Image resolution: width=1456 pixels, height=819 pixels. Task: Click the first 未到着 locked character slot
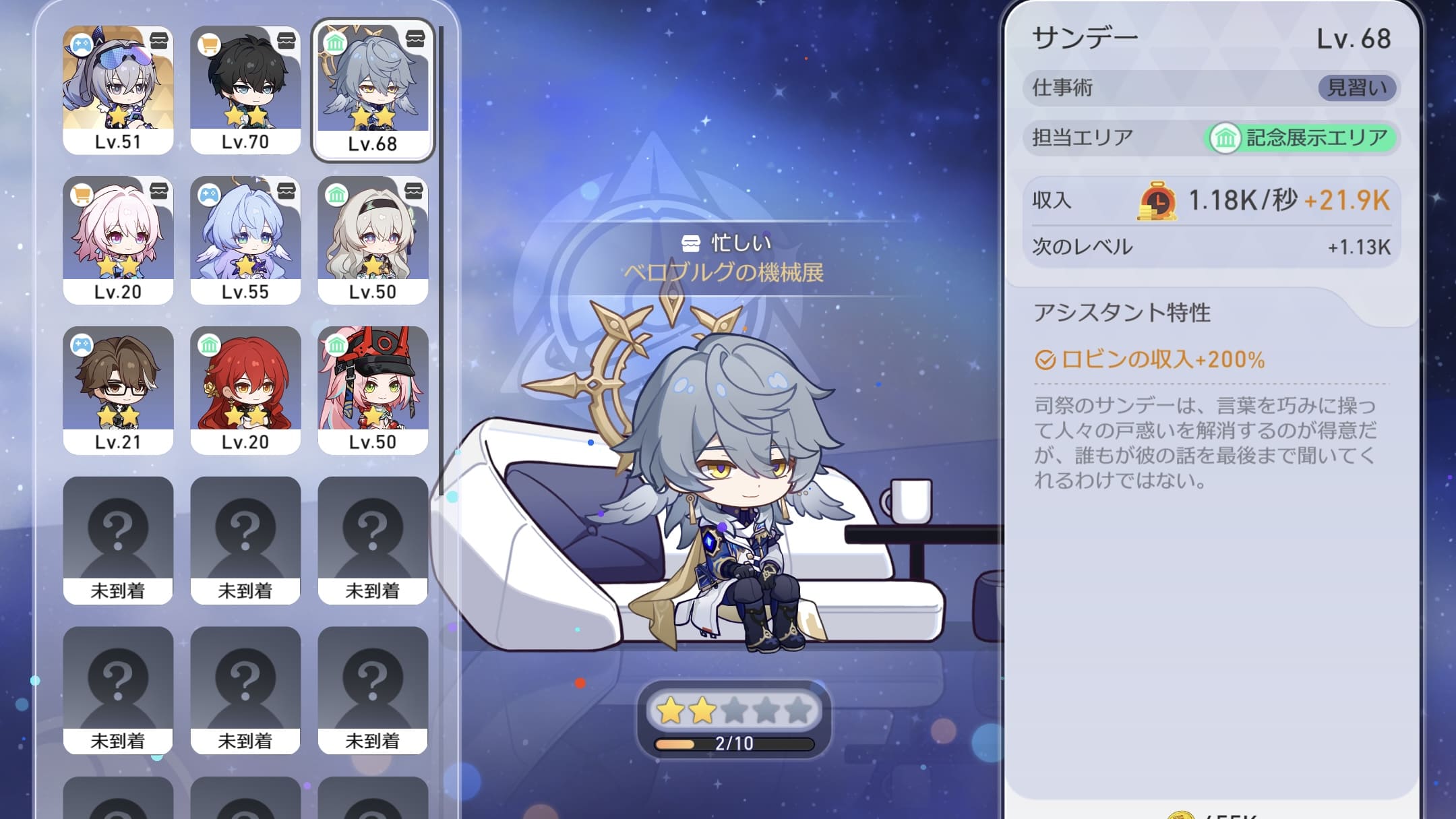118,539
